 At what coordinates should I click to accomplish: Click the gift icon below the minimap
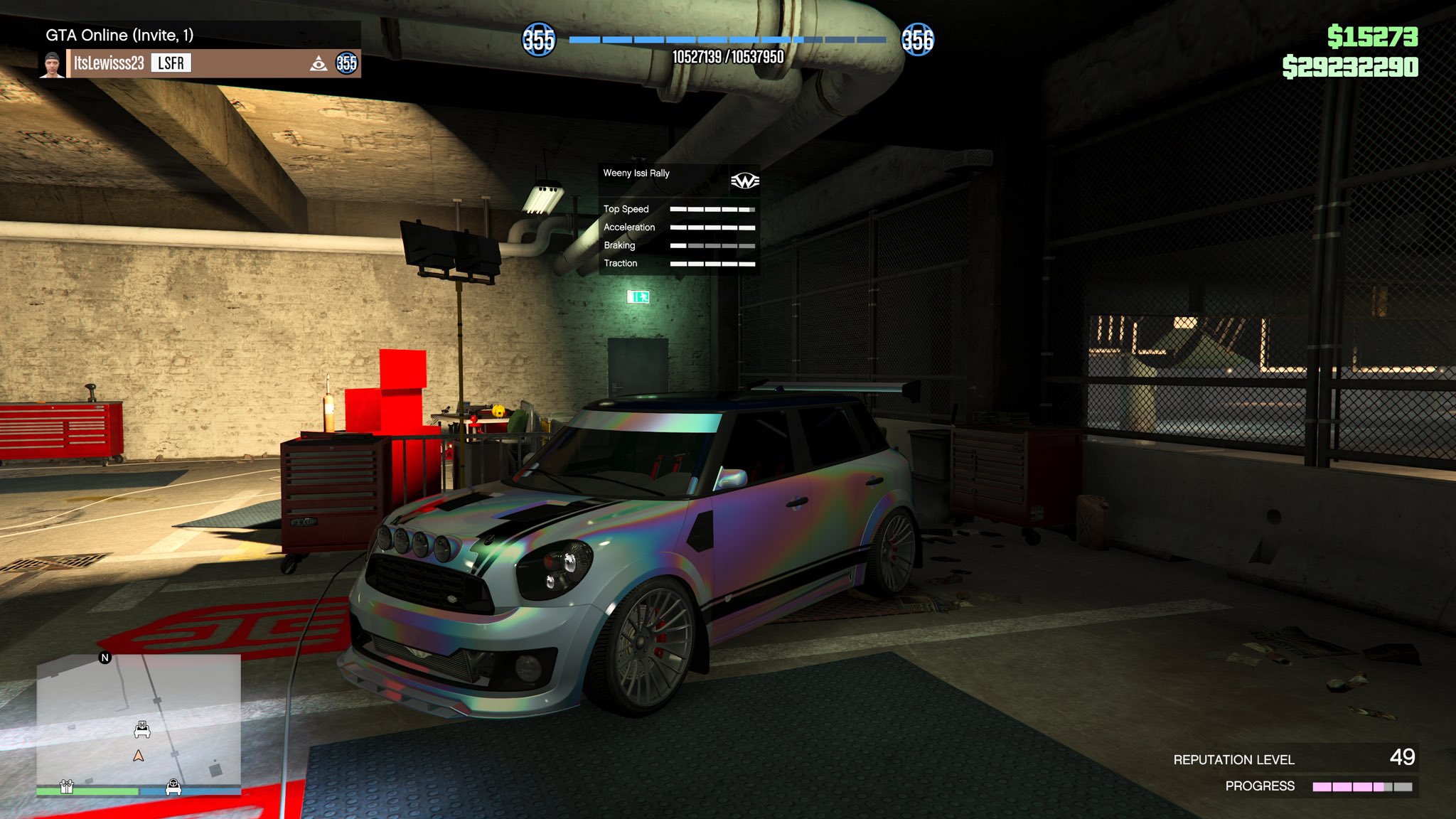tap(67, 787)
